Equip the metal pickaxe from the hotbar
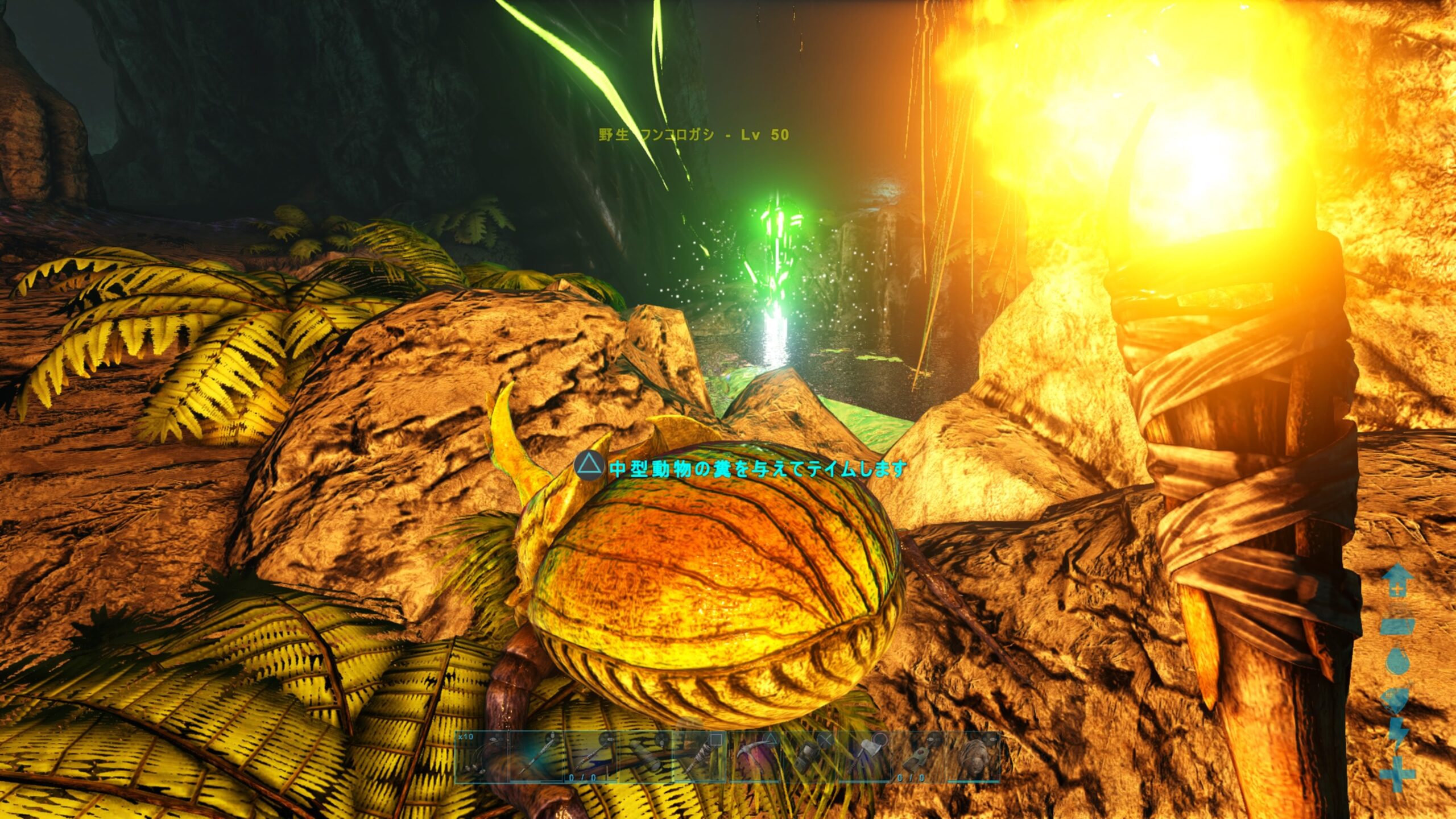The image size is (1456, 819). click(755, 757)
